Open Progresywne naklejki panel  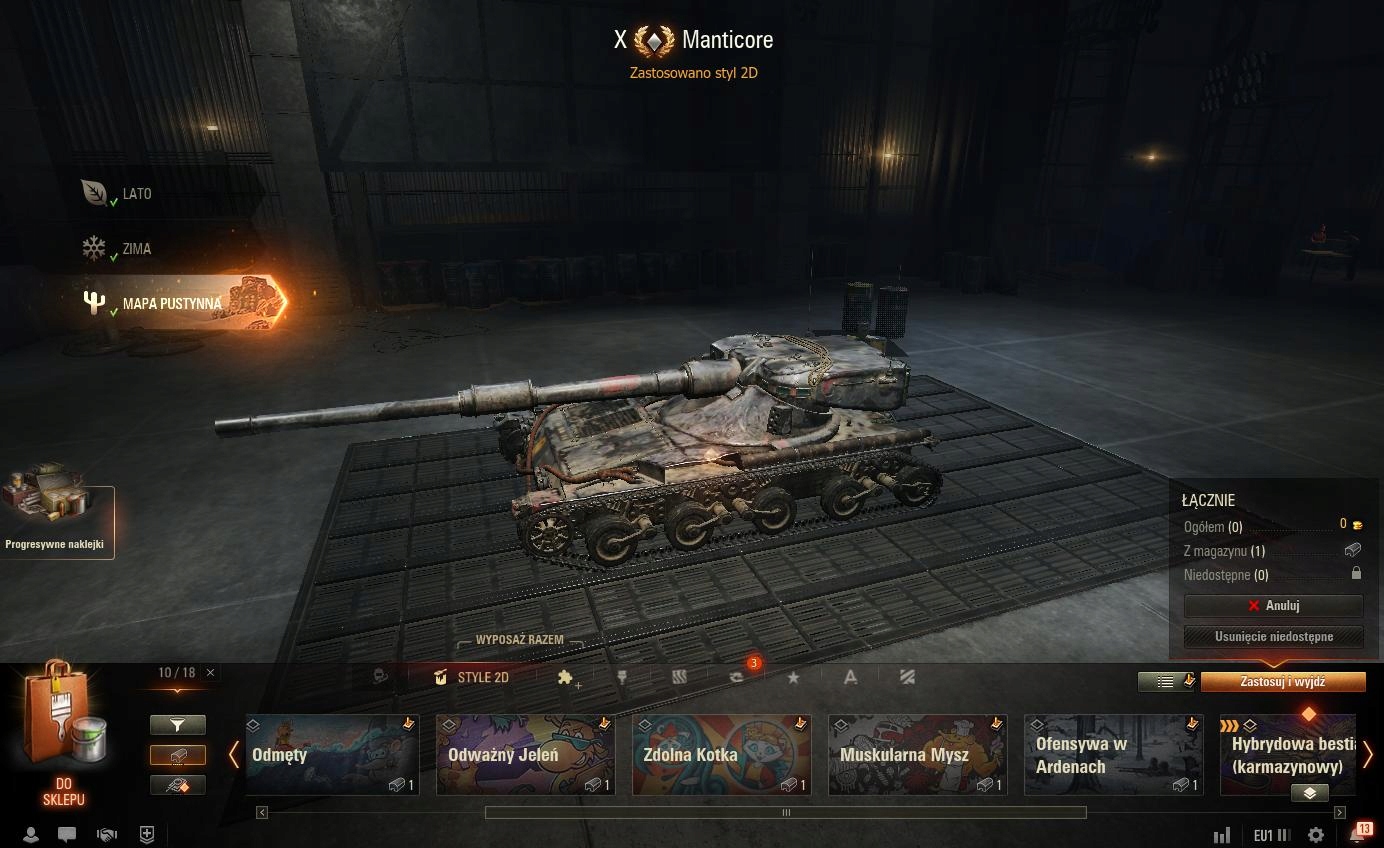[55, 520]
